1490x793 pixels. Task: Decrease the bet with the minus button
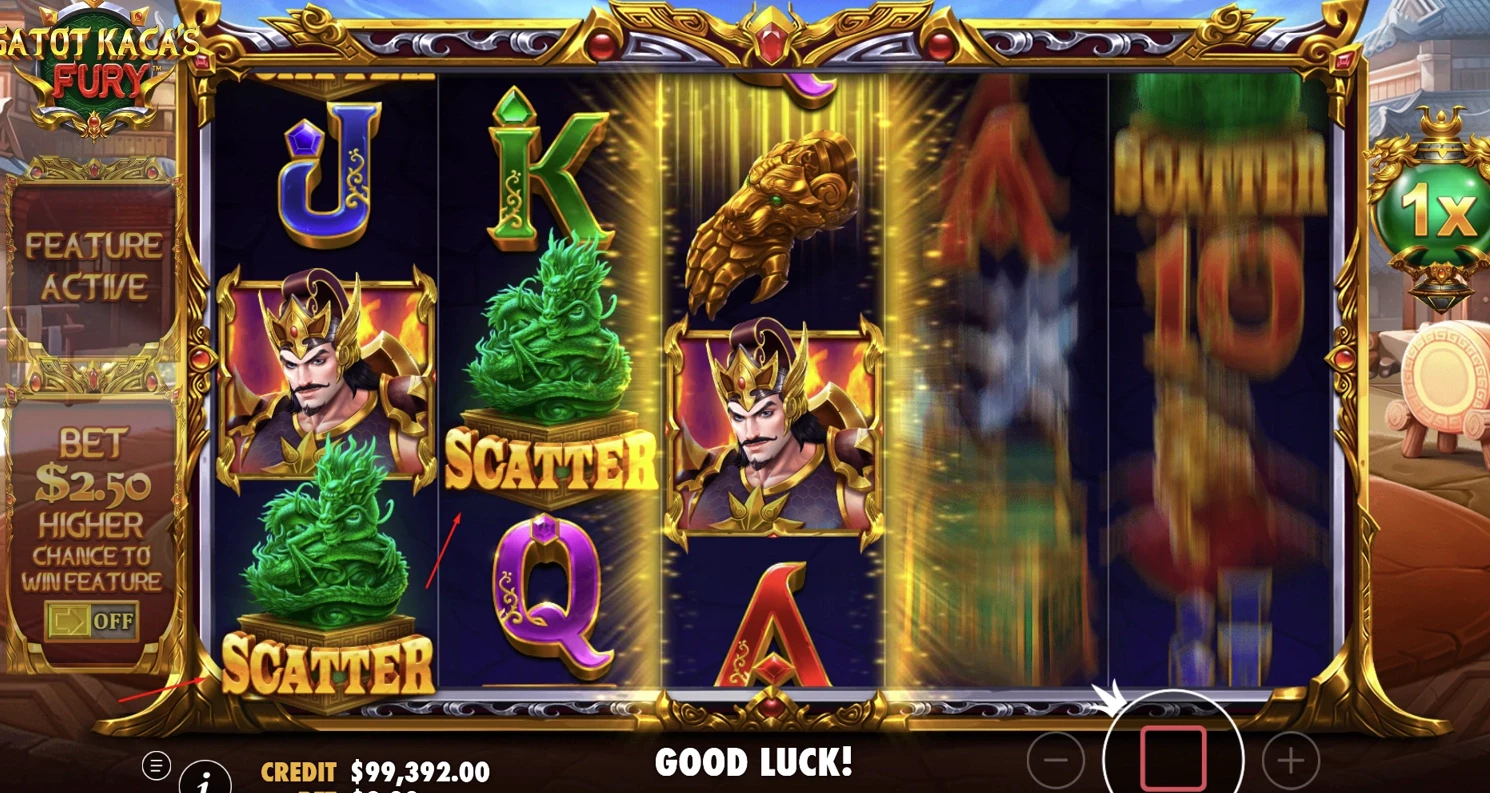[x=1055, y=761]
